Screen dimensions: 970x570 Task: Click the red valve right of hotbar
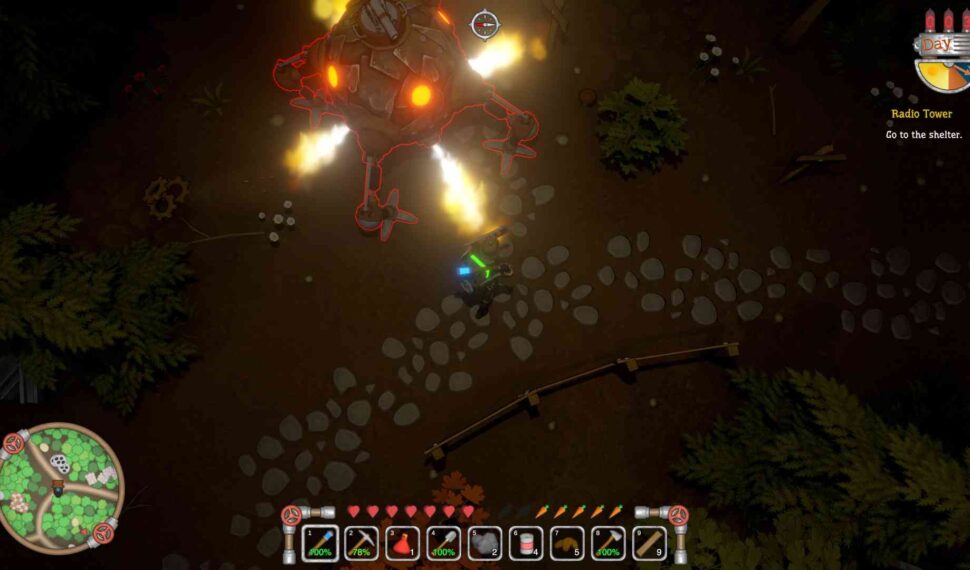[x=678, y=516]
